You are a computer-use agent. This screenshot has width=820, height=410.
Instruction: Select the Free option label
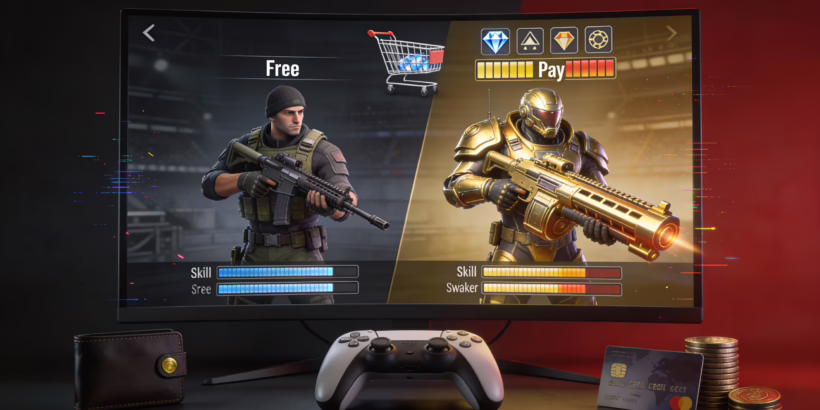click(283, 69)
